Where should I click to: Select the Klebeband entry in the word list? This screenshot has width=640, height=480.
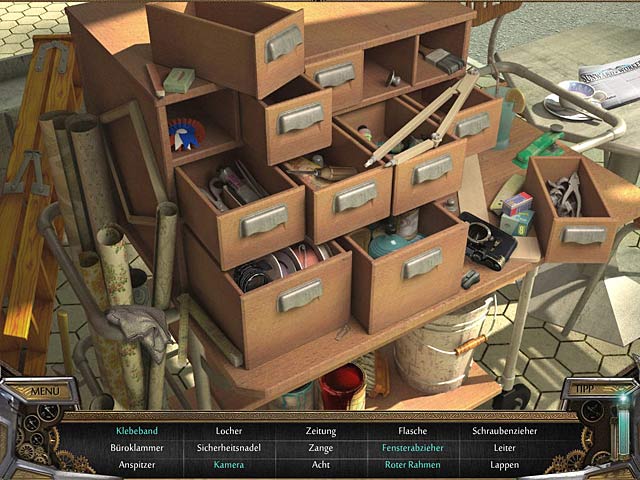137,431
